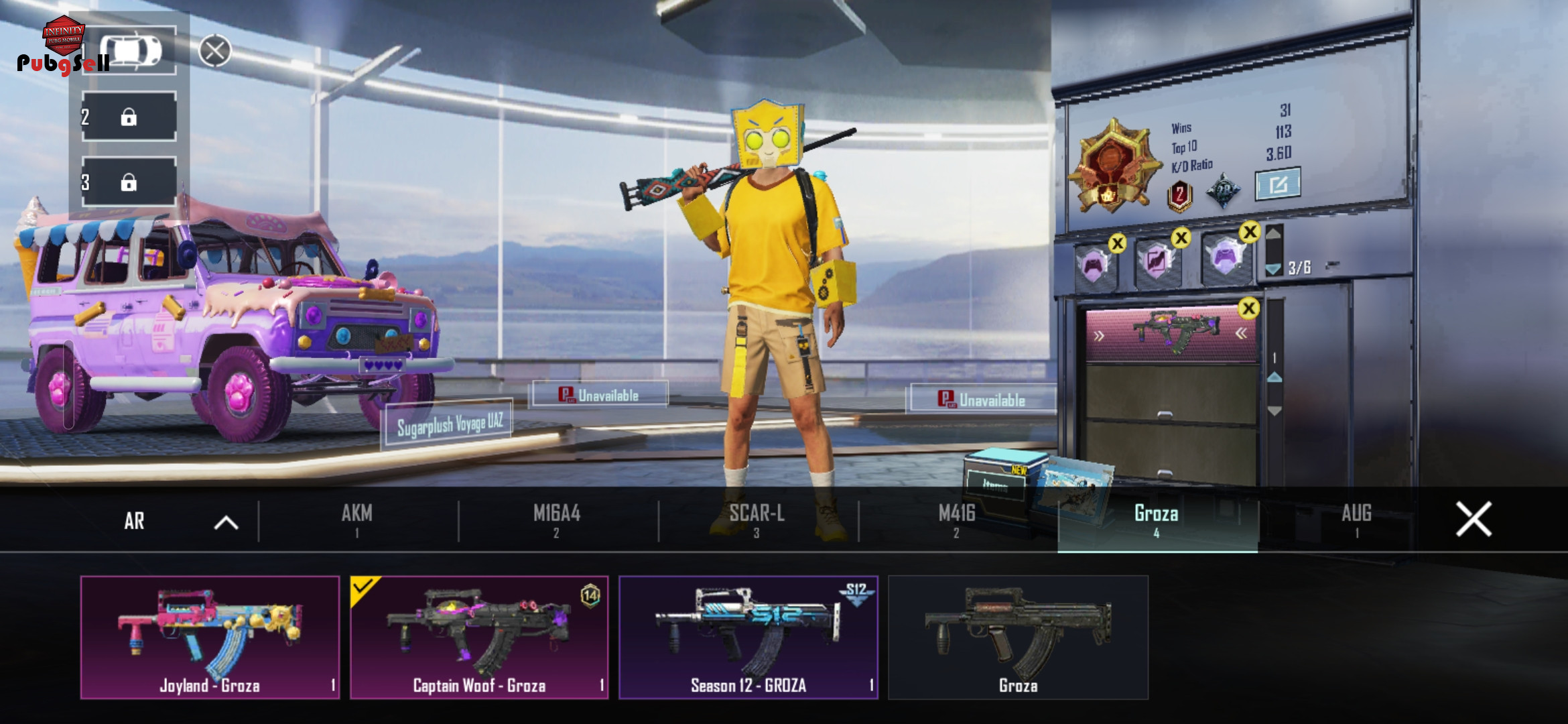The image size is (1568, 724).
Task: Show SCAR-L weapon skins
Action: [757, 520]
